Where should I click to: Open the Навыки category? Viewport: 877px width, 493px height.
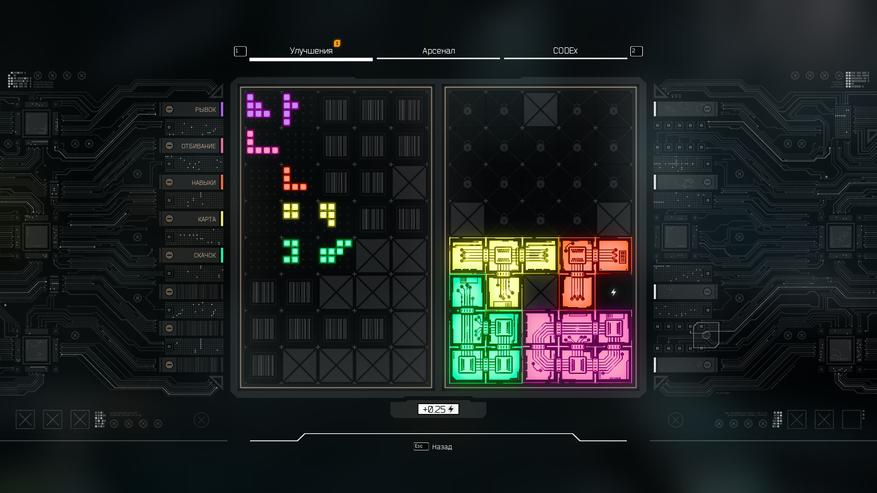192,182
